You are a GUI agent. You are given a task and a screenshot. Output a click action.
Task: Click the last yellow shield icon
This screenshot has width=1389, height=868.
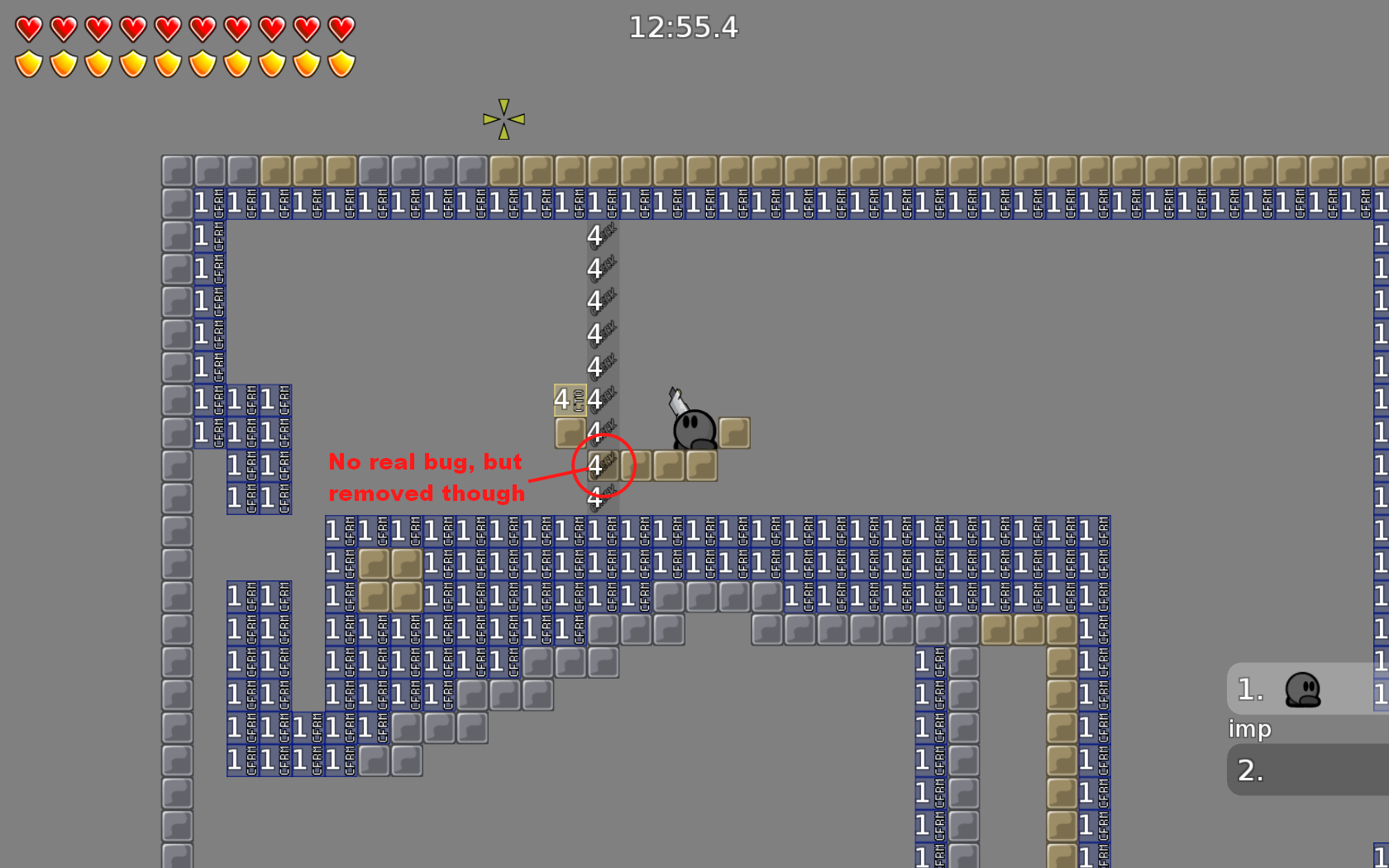point(340,63)
